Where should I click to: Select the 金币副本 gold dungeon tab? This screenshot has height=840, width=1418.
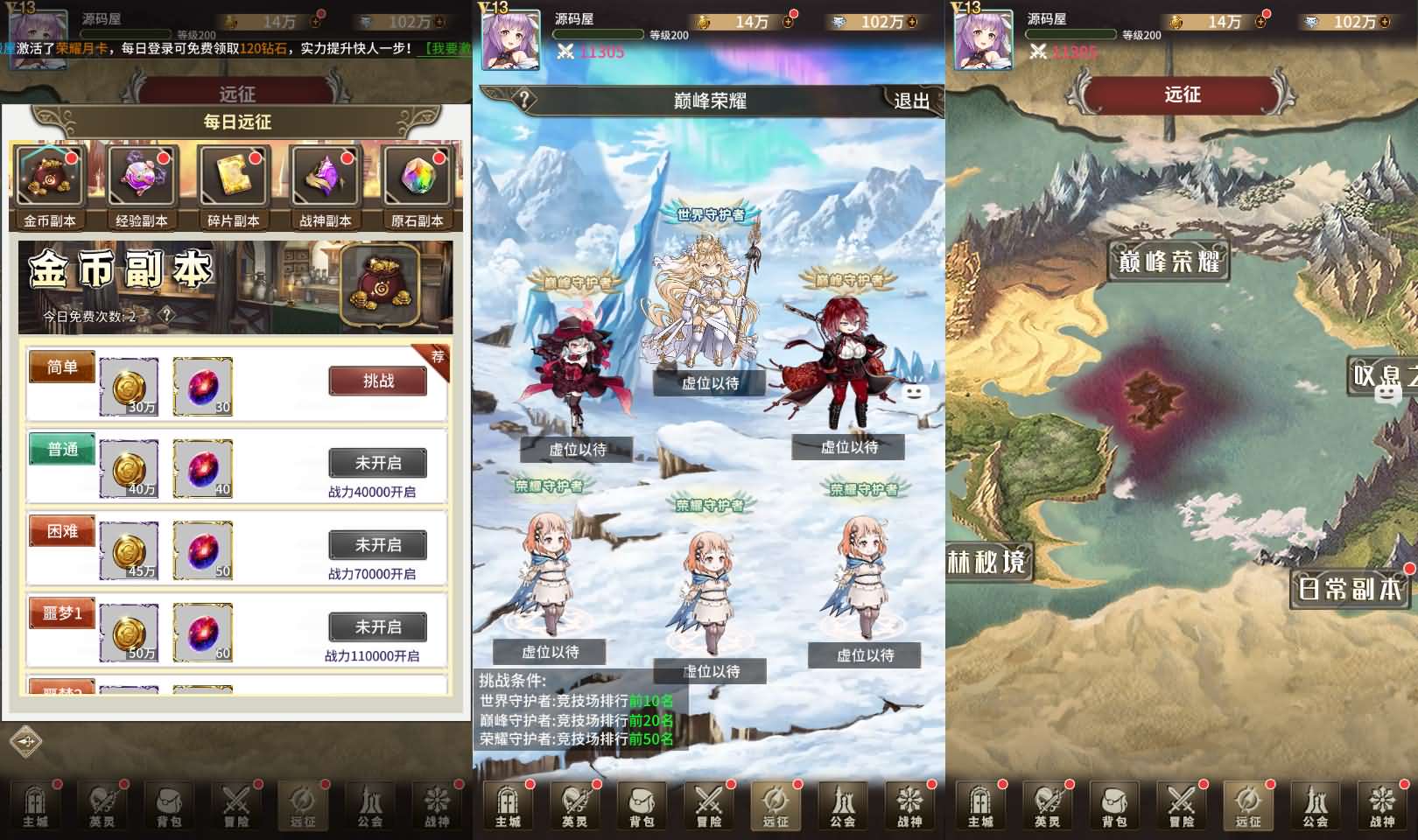click(x=50, y=185)
